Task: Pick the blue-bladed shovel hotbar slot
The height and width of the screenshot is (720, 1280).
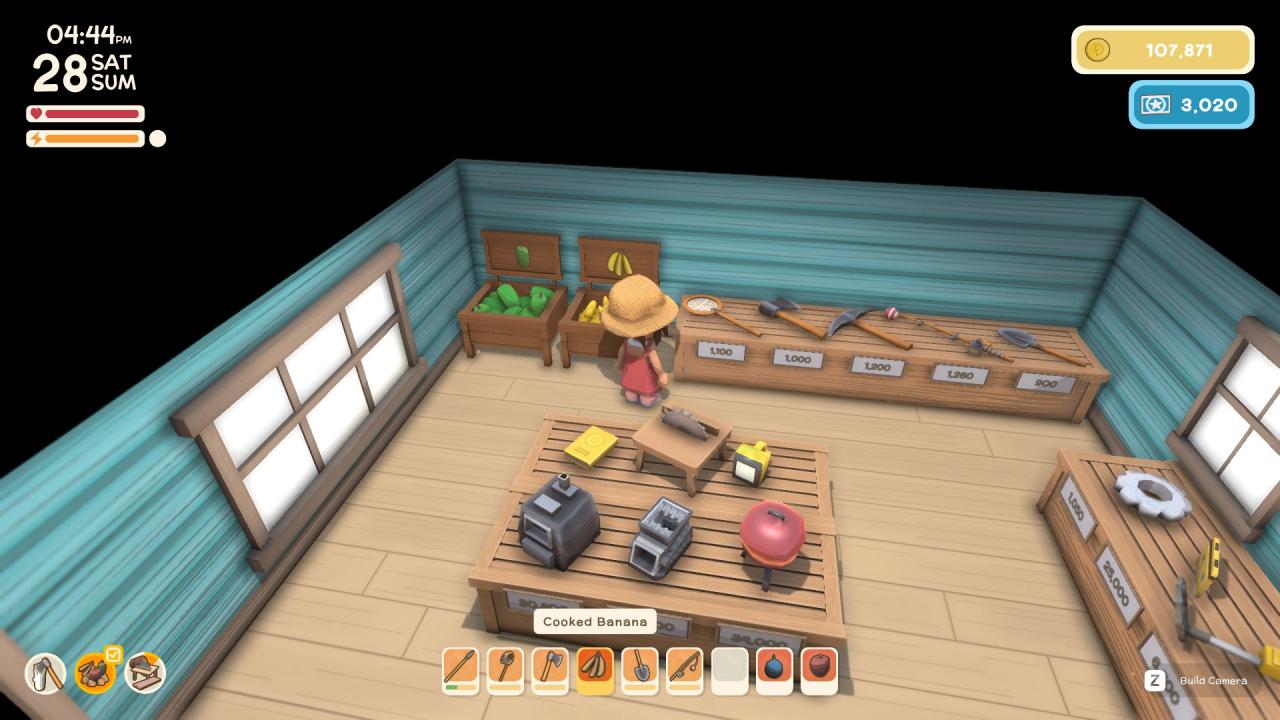Action: pos(640,668)
